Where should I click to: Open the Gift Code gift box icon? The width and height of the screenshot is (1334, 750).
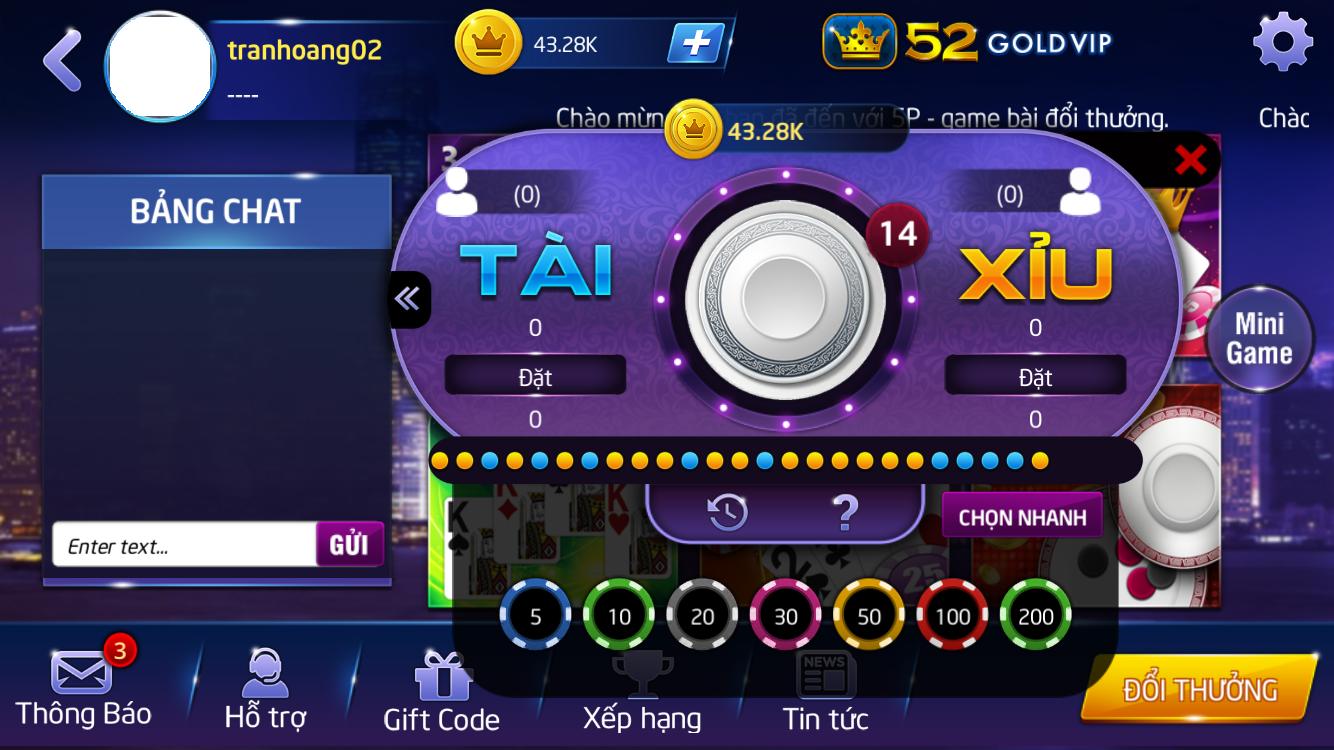443,678
